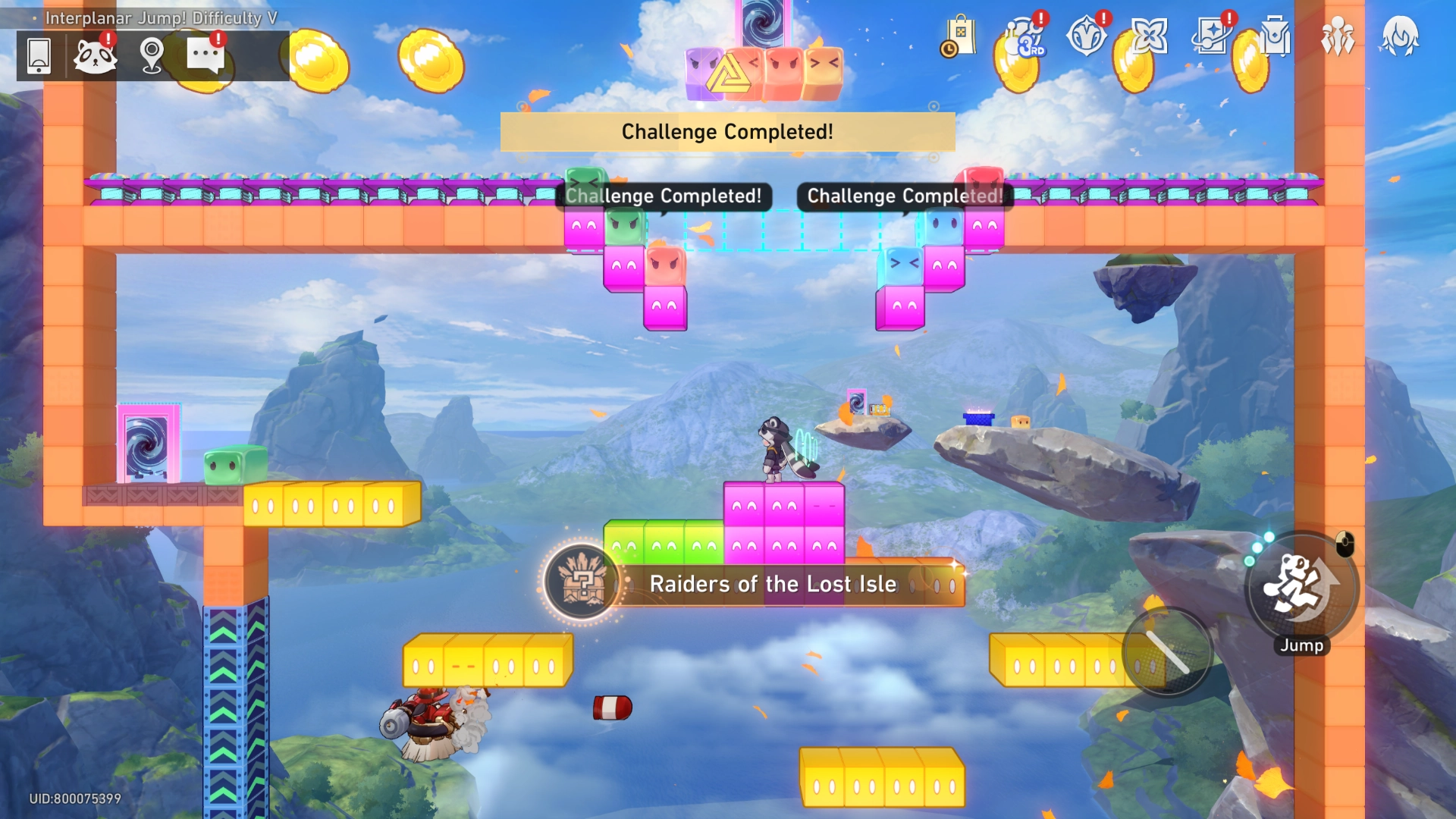Viewport: 1456px width, 819px height.
Task: Open the character head profile icon
Action: point(1400,36)
